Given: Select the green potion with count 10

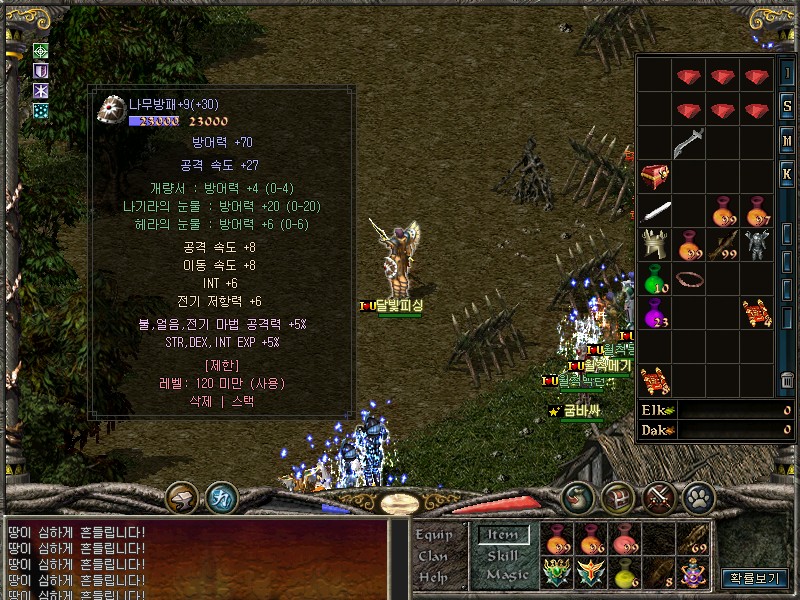Looking at the screenshot, I should [655, 280].
